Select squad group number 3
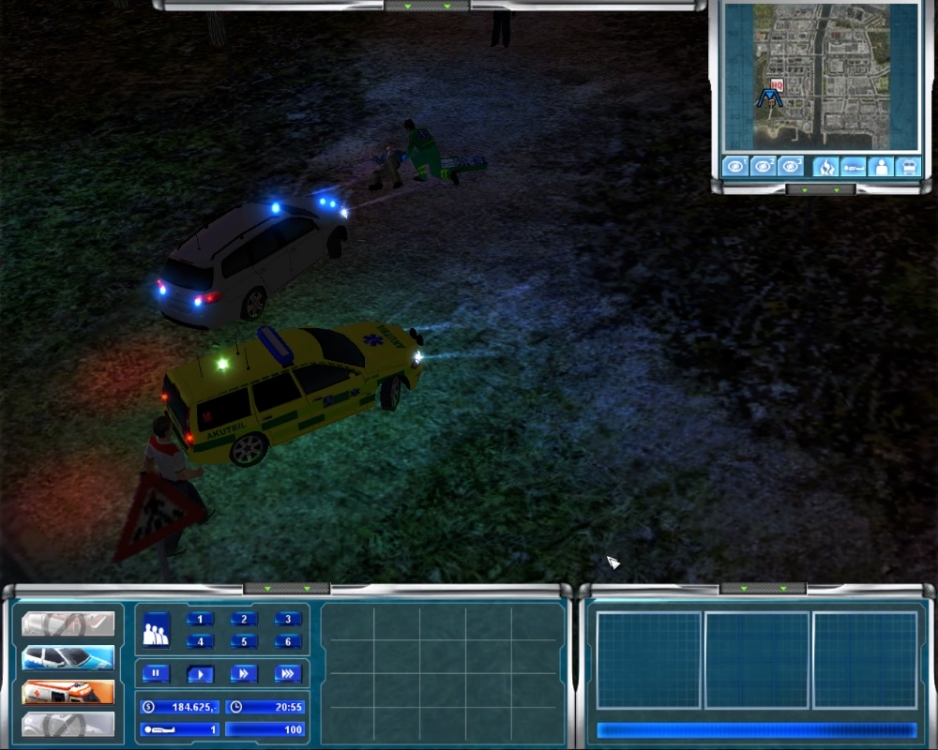This screenshot has height=750, width=938. point(288,619)
